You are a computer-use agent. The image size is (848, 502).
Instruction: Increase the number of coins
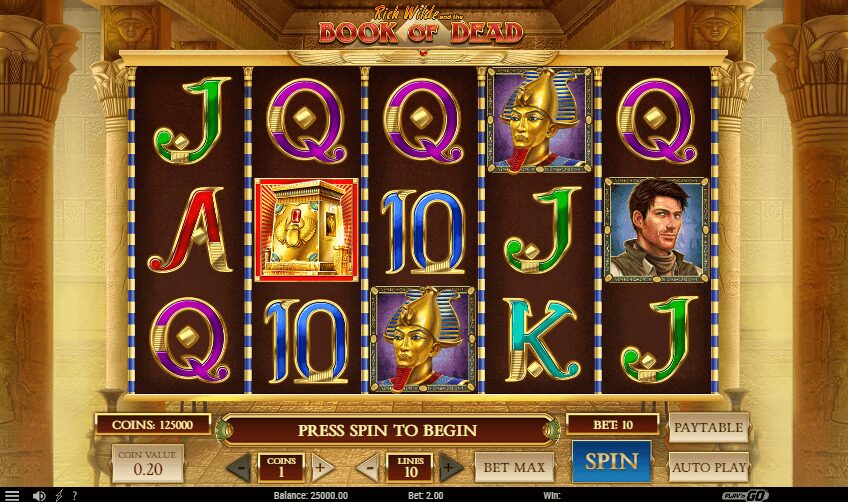tap(322, 467)
